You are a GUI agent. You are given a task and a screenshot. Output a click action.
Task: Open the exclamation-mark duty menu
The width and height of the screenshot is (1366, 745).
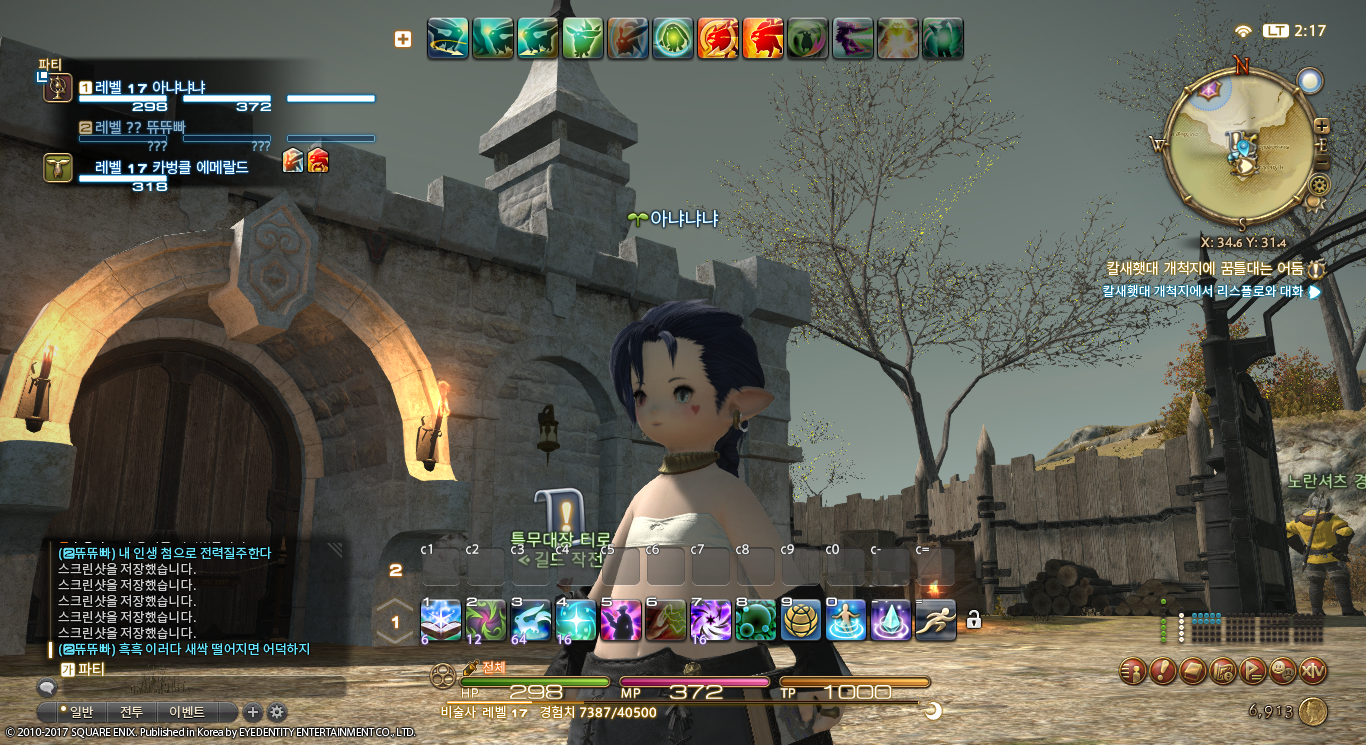point(1162,671)
